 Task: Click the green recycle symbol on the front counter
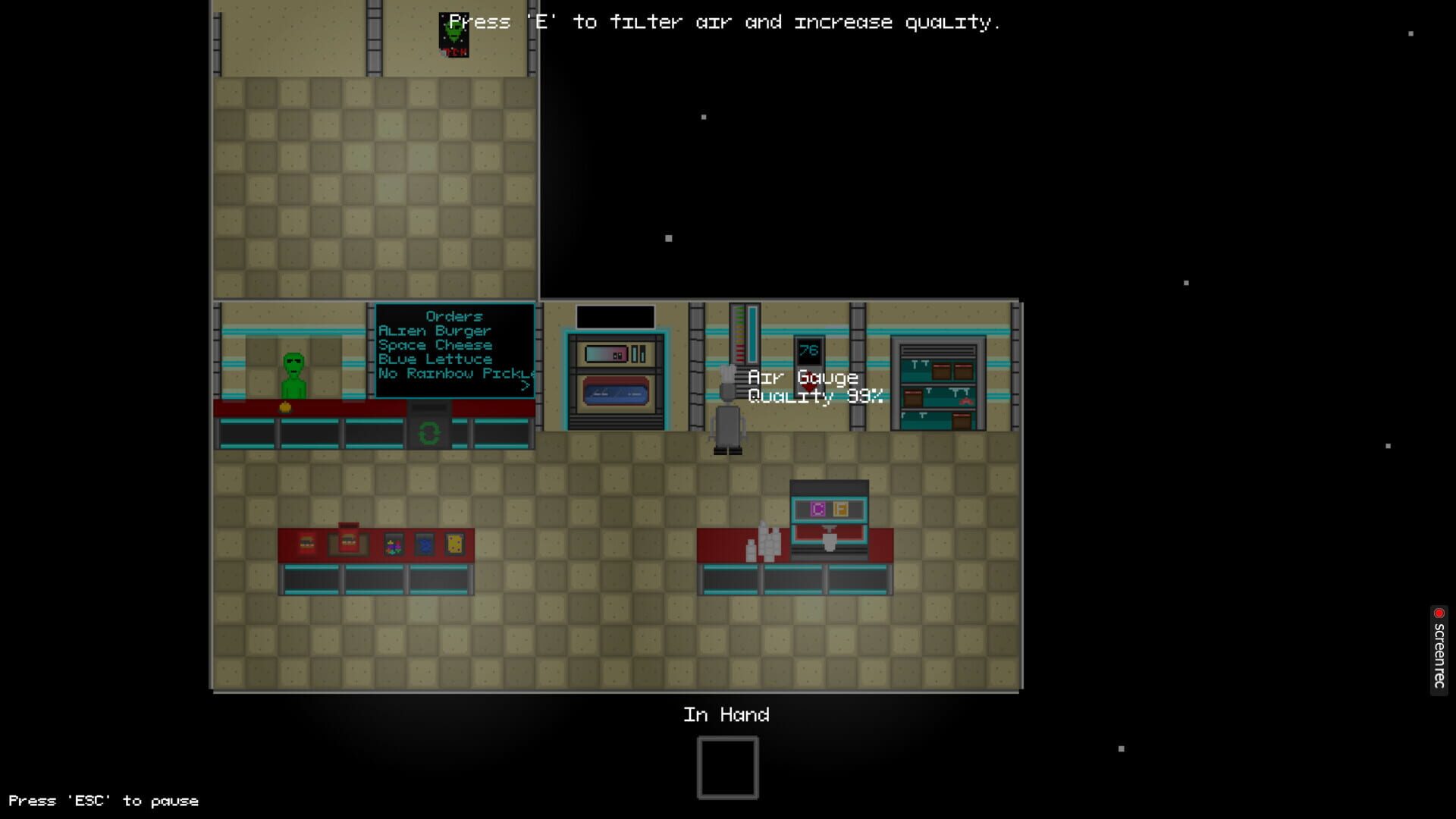click(429, 435)
